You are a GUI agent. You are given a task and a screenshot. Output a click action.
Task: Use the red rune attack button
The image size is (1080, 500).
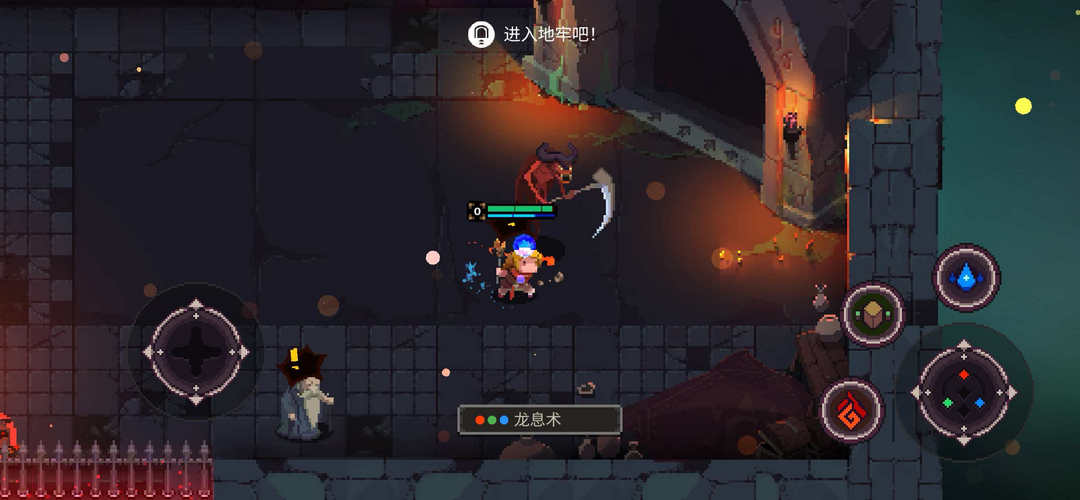pos(852,409)
